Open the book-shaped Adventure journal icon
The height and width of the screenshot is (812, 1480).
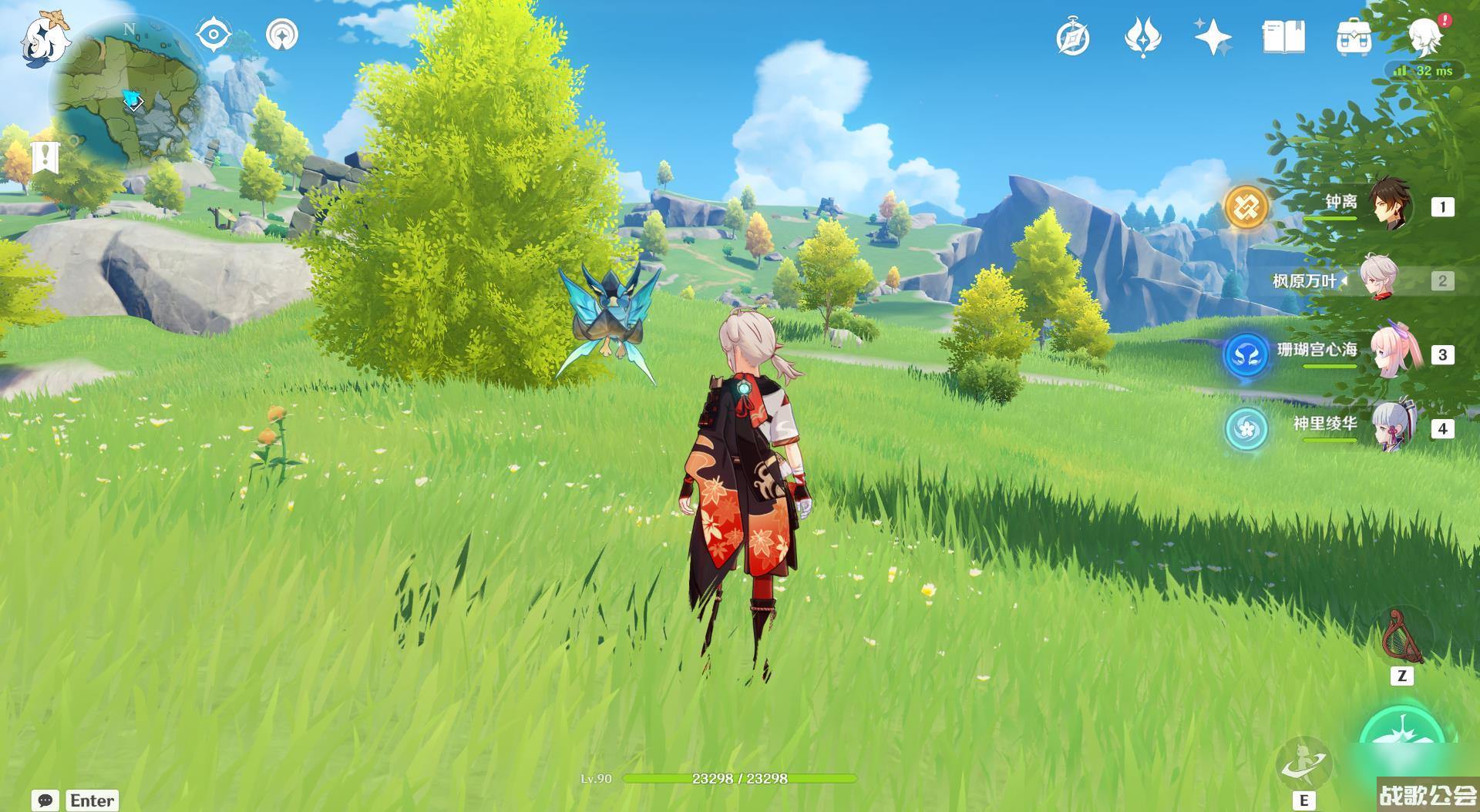pyautogui.click(x=1283, y=37)
